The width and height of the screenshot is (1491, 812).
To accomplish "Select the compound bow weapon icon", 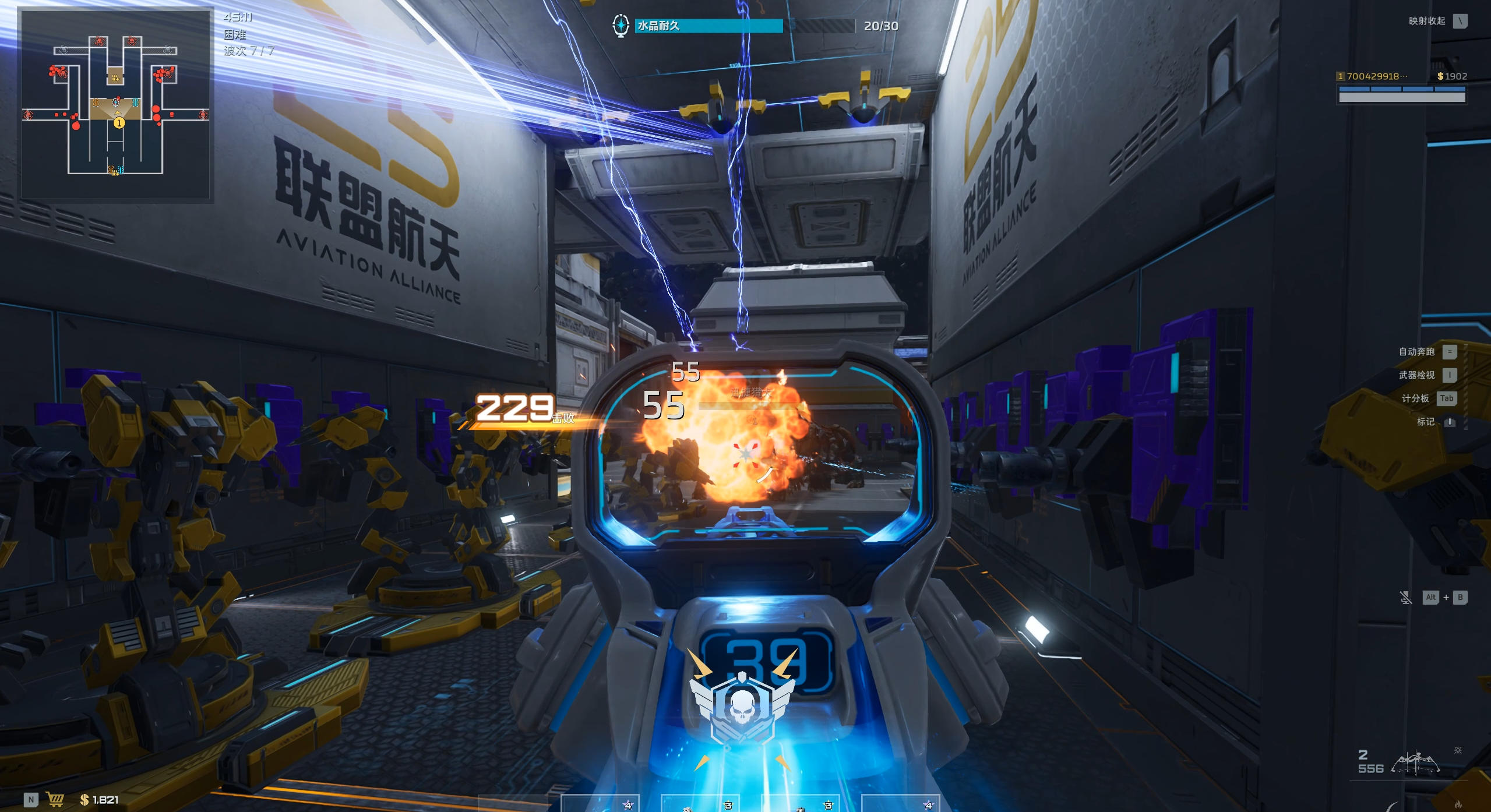I will pos(1415,762).
